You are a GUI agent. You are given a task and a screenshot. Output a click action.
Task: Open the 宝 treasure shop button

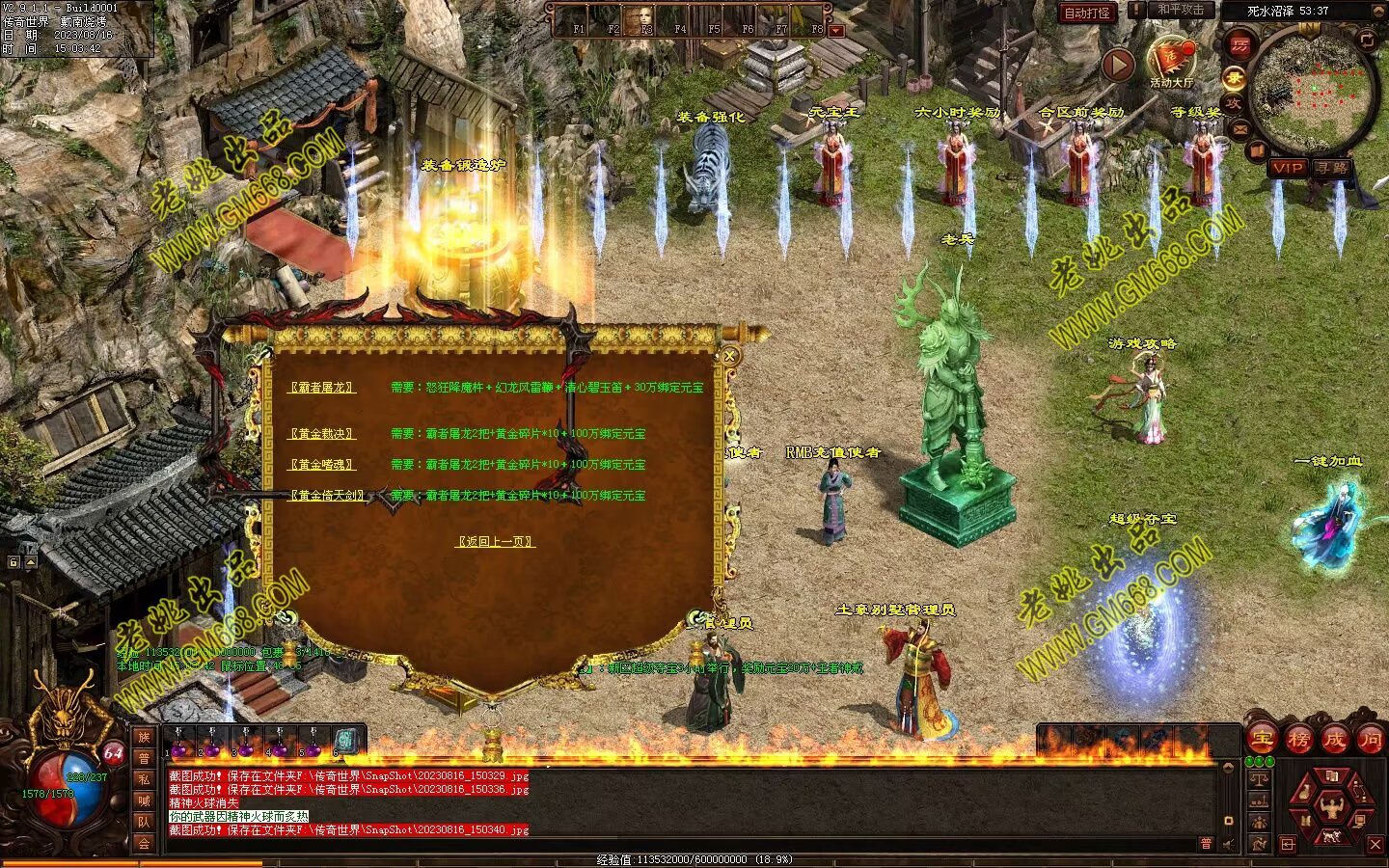pos(1262,740)
